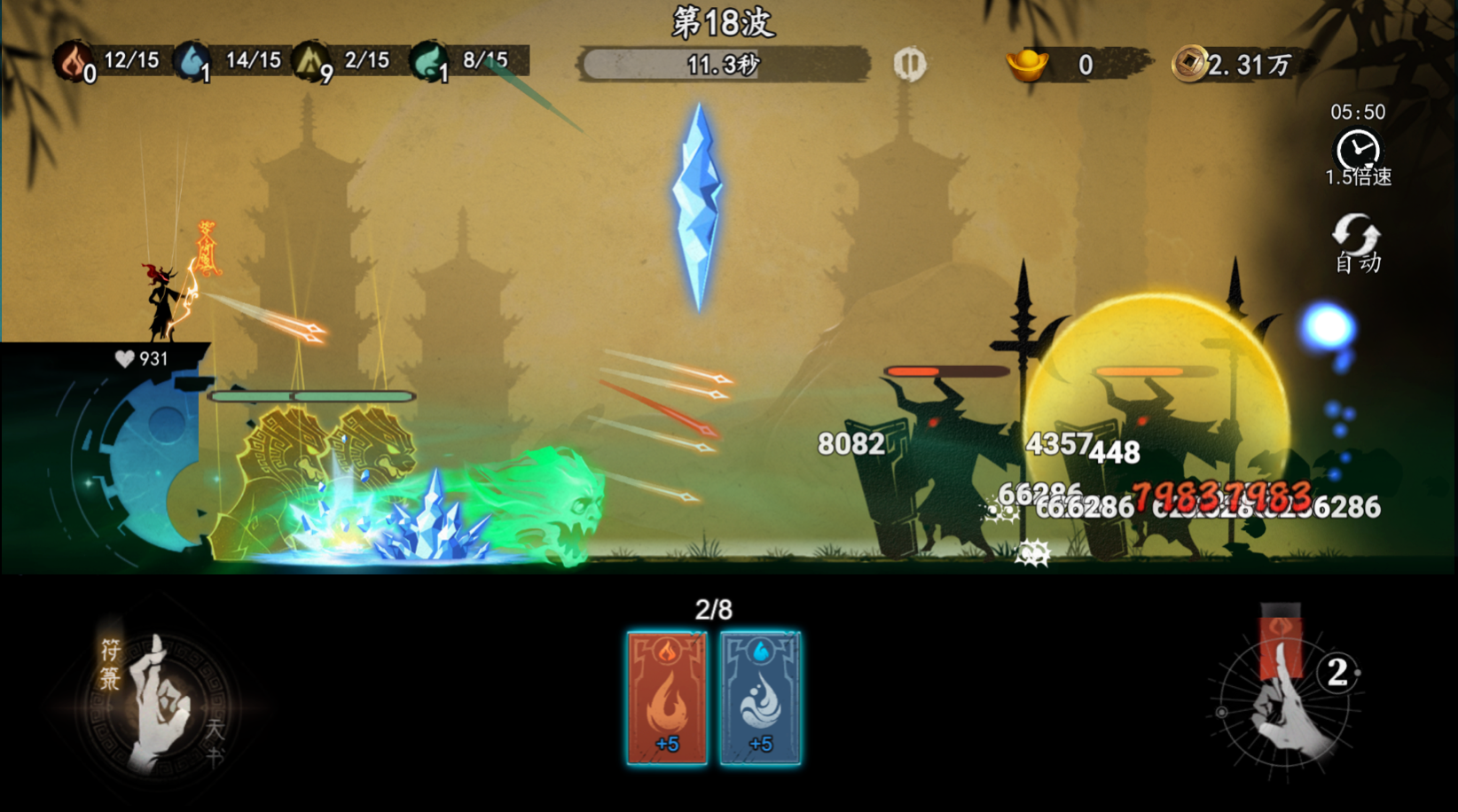This screenshot has width=1458, height=812.
Task: Click the green wind element icon
Action: 429,60
